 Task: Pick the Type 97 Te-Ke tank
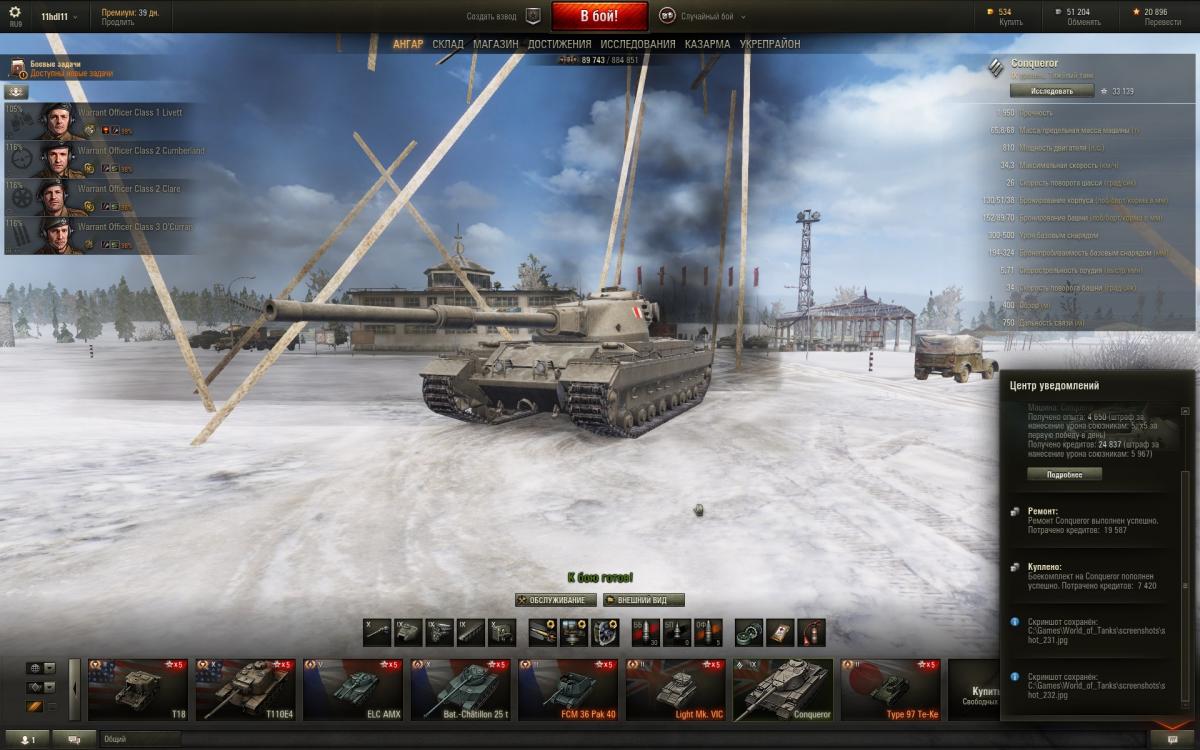click(x=891, y=689)
